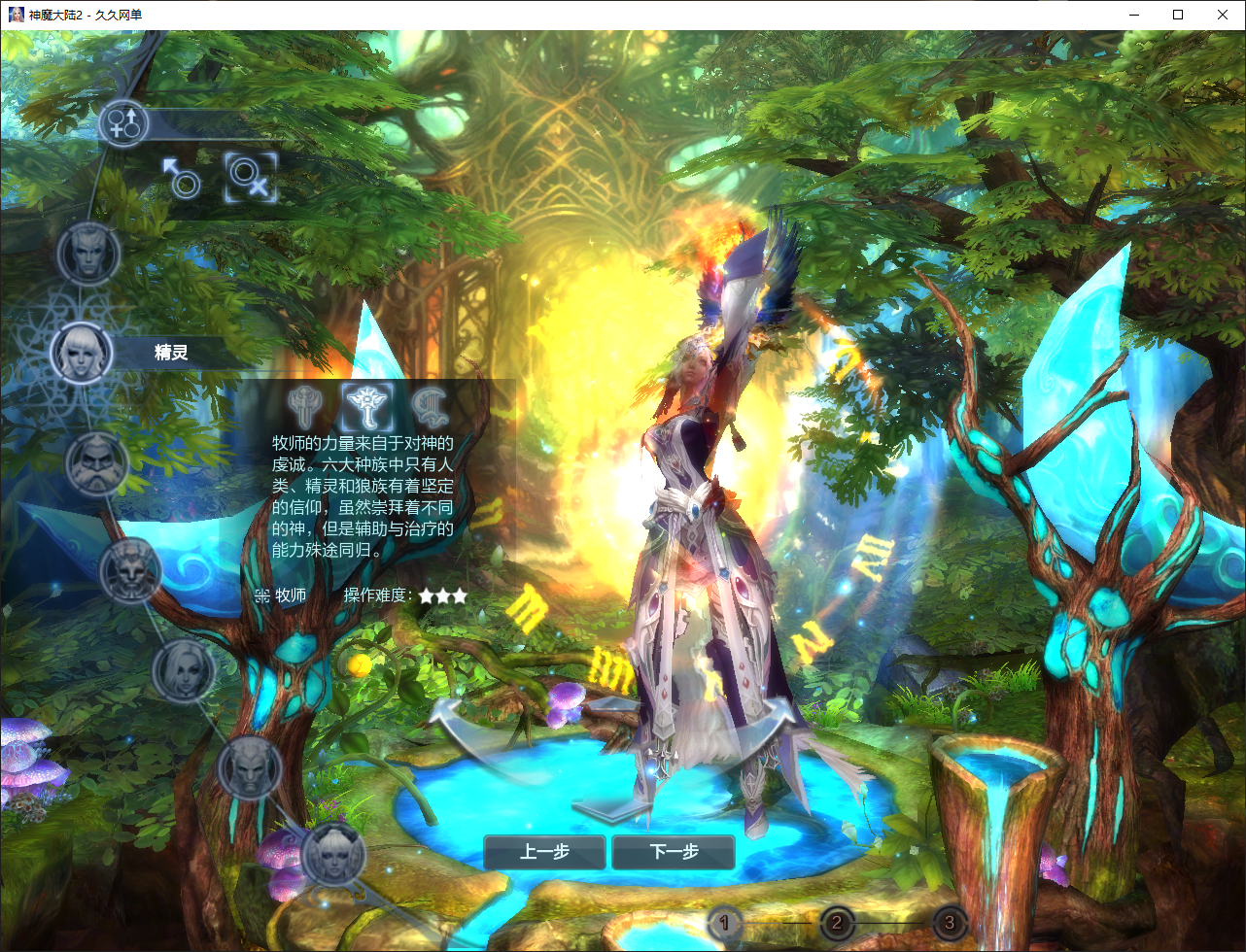Select the horned beast-face race portrait

pyautogui.click(x=130, y=571)
